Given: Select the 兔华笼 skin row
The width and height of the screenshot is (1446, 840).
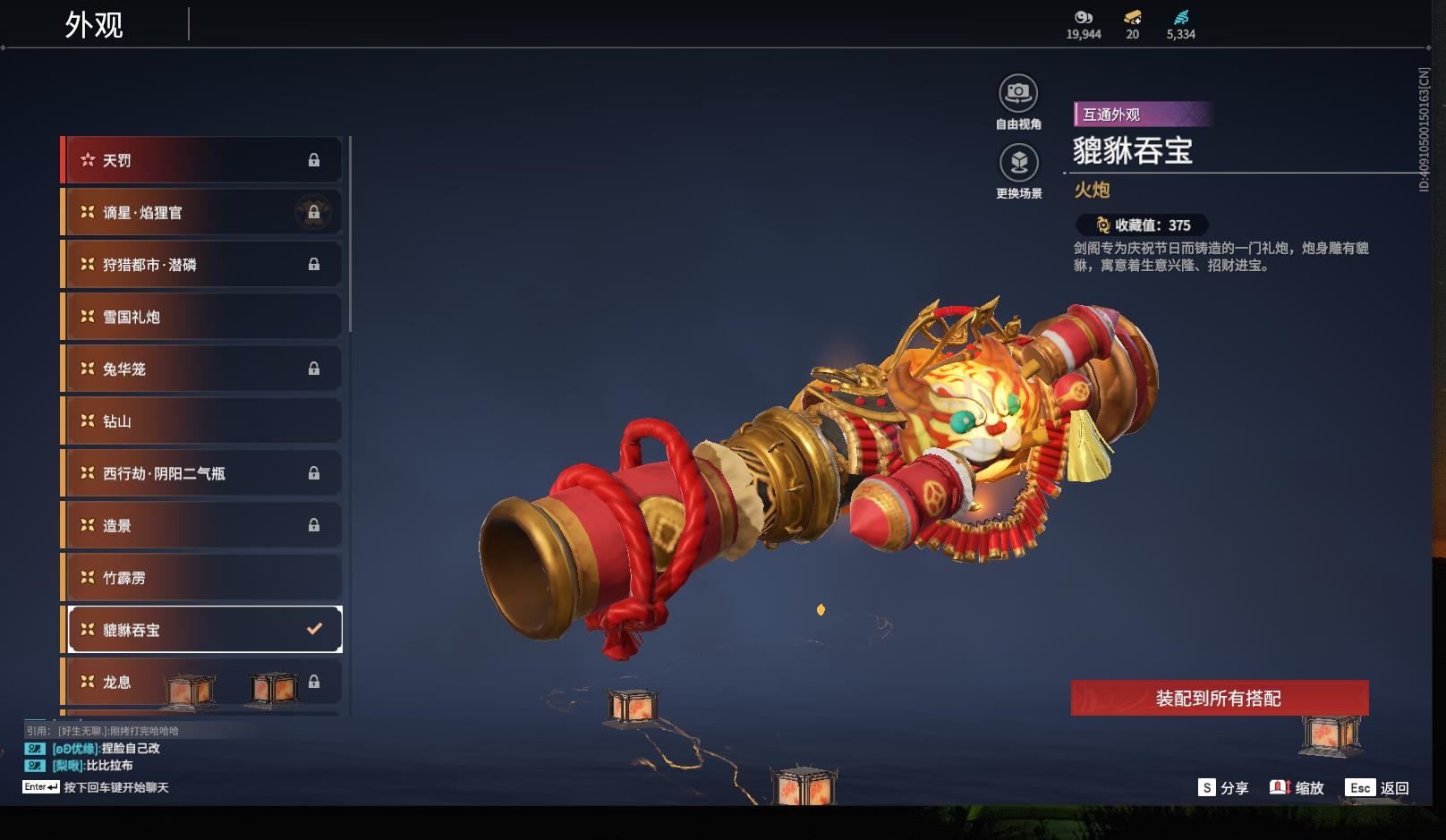Looking at the screenshot, I should (x=204, y=369).
